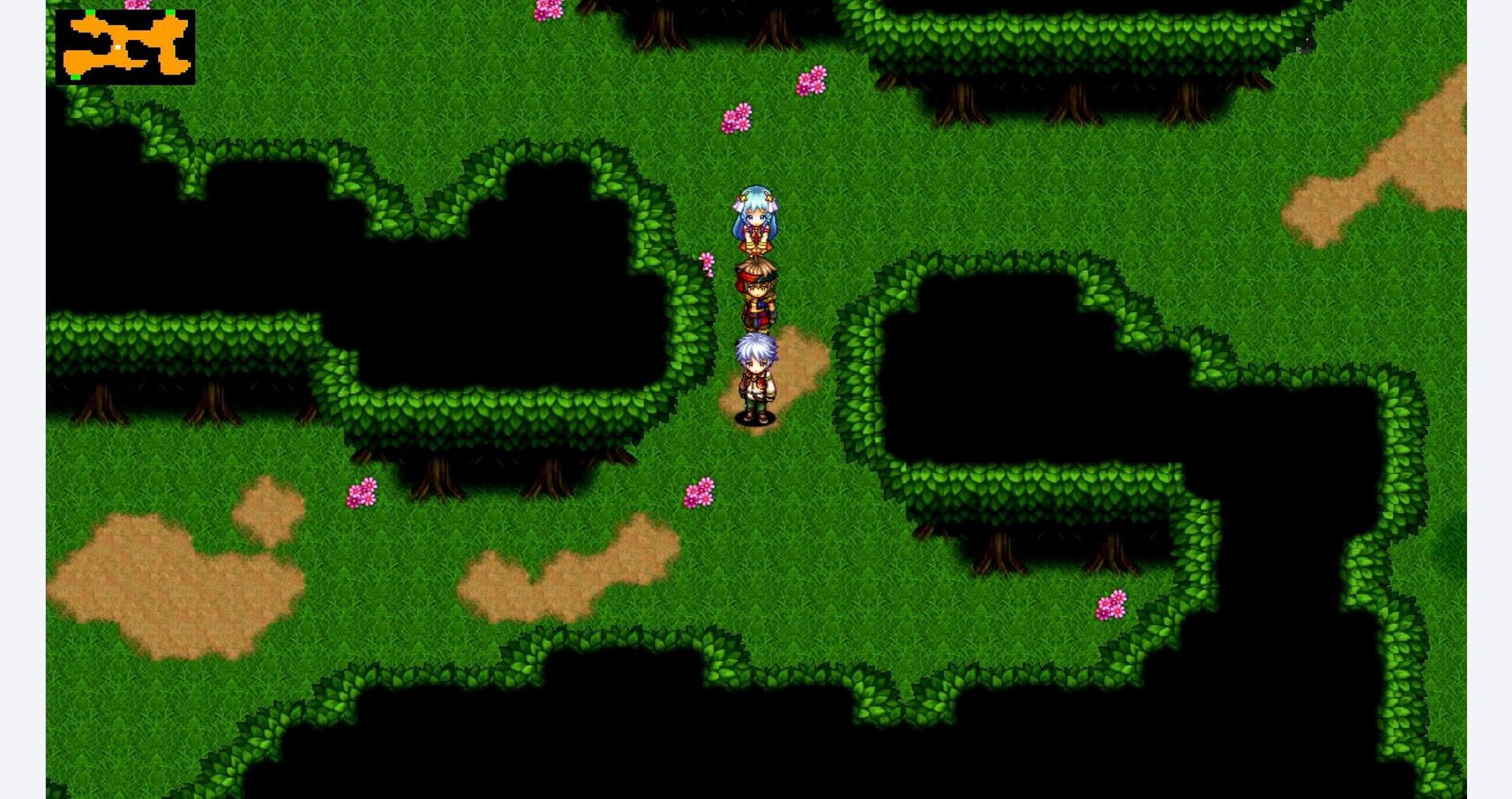Click the pink flower beside the middle character

tap(705, 261)
